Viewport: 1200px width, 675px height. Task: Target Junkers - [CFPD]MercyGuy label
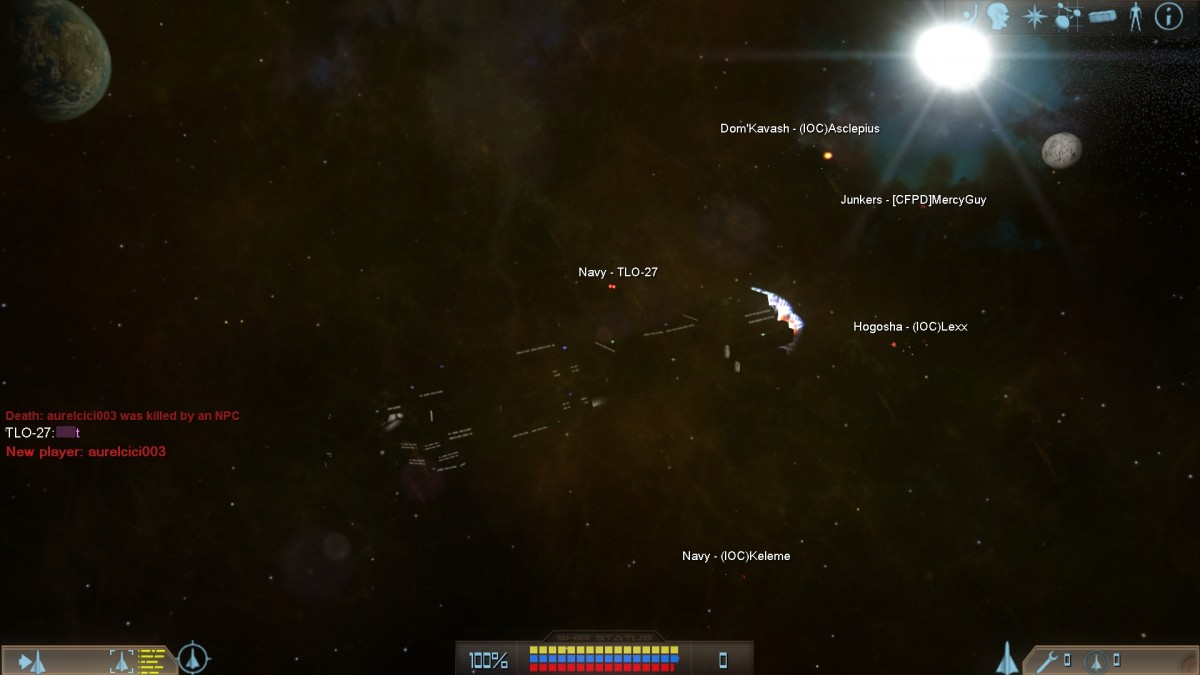point(913,200)
